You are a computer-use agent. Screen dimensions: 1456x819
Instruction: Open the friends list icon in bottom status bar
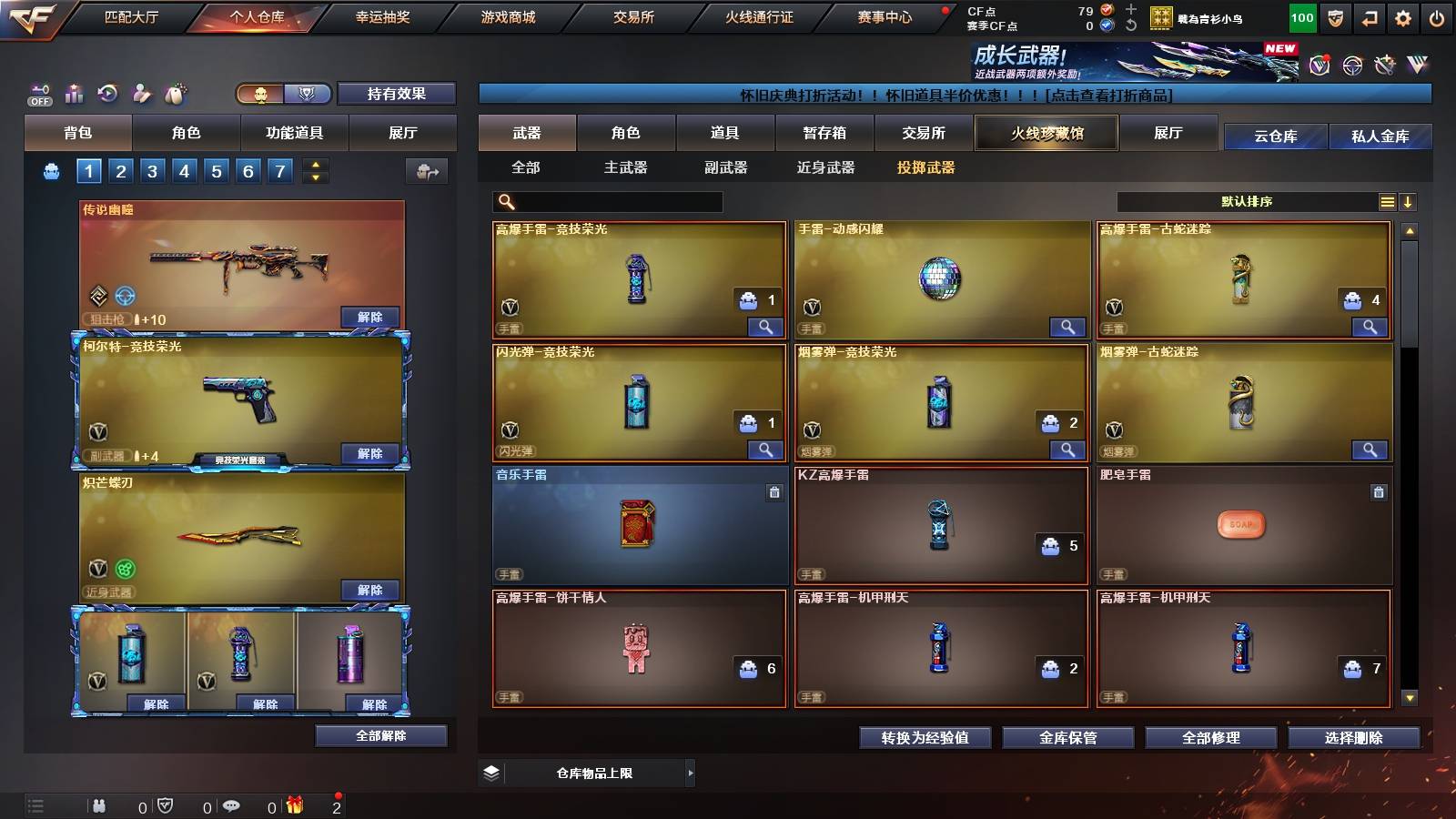pos(99,805)
